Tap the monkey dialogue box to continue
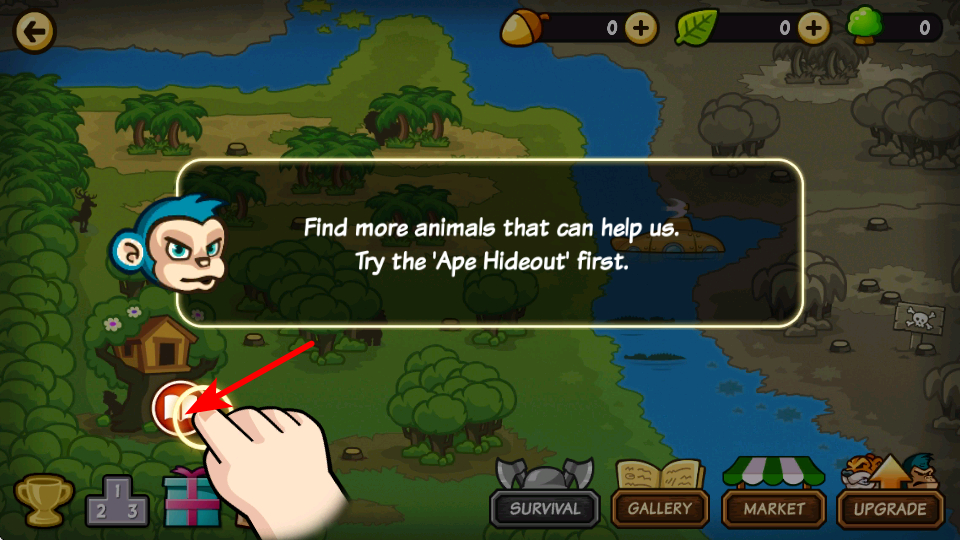Image resolution: width=960 pixels, height=540 pixels. click(490, 243)
